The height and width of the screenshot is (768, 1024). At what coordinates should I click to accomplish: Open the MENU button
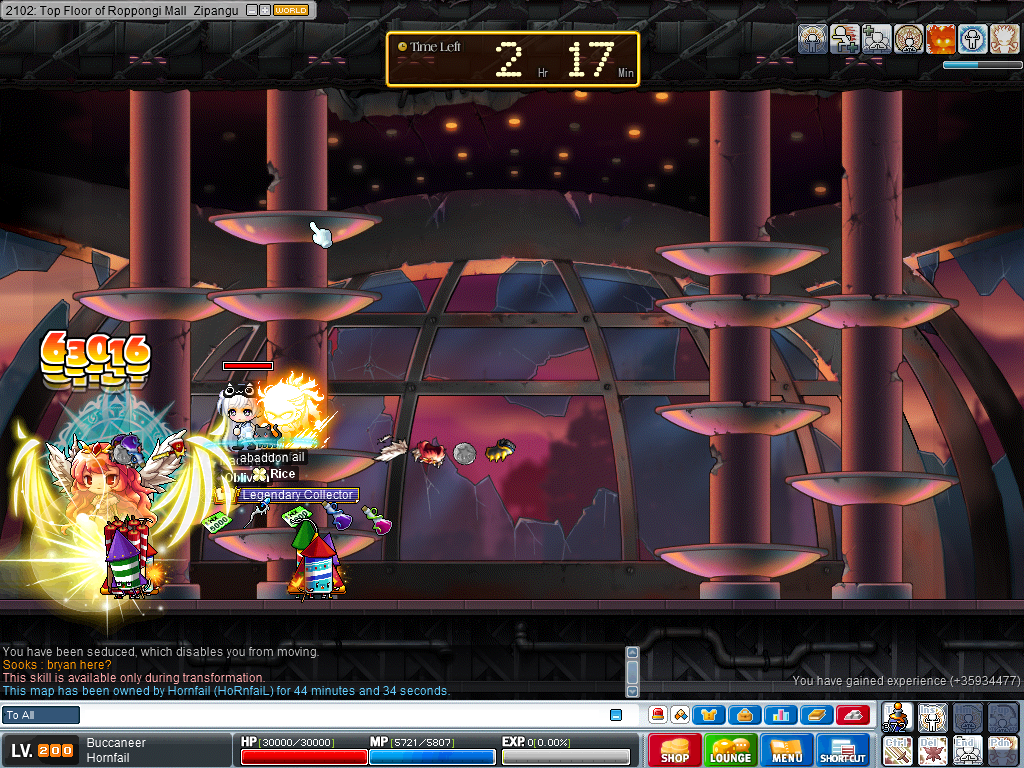tap(787, 749)
